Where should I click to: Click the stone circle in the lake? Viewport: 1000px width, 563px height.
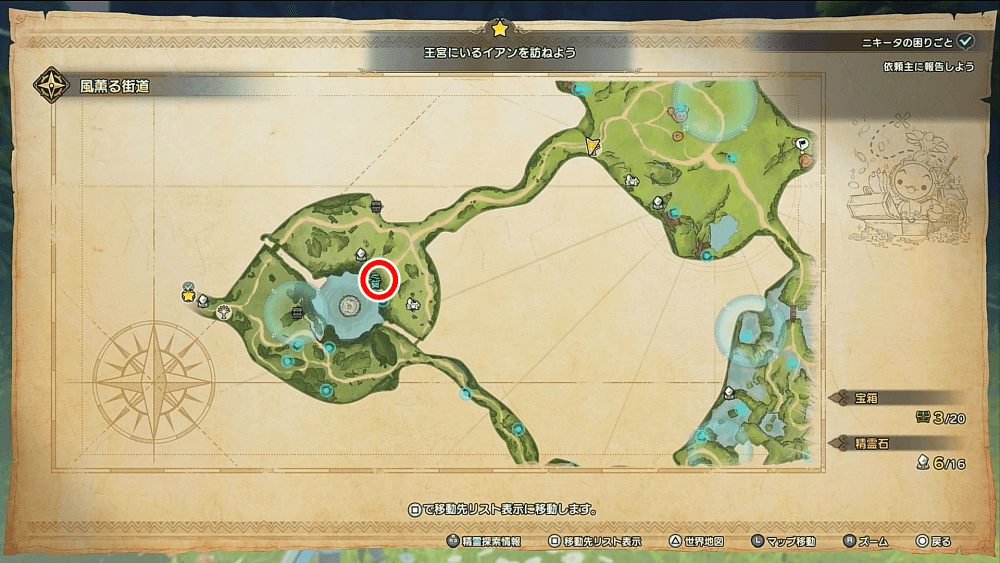click(x=349, y=305)
